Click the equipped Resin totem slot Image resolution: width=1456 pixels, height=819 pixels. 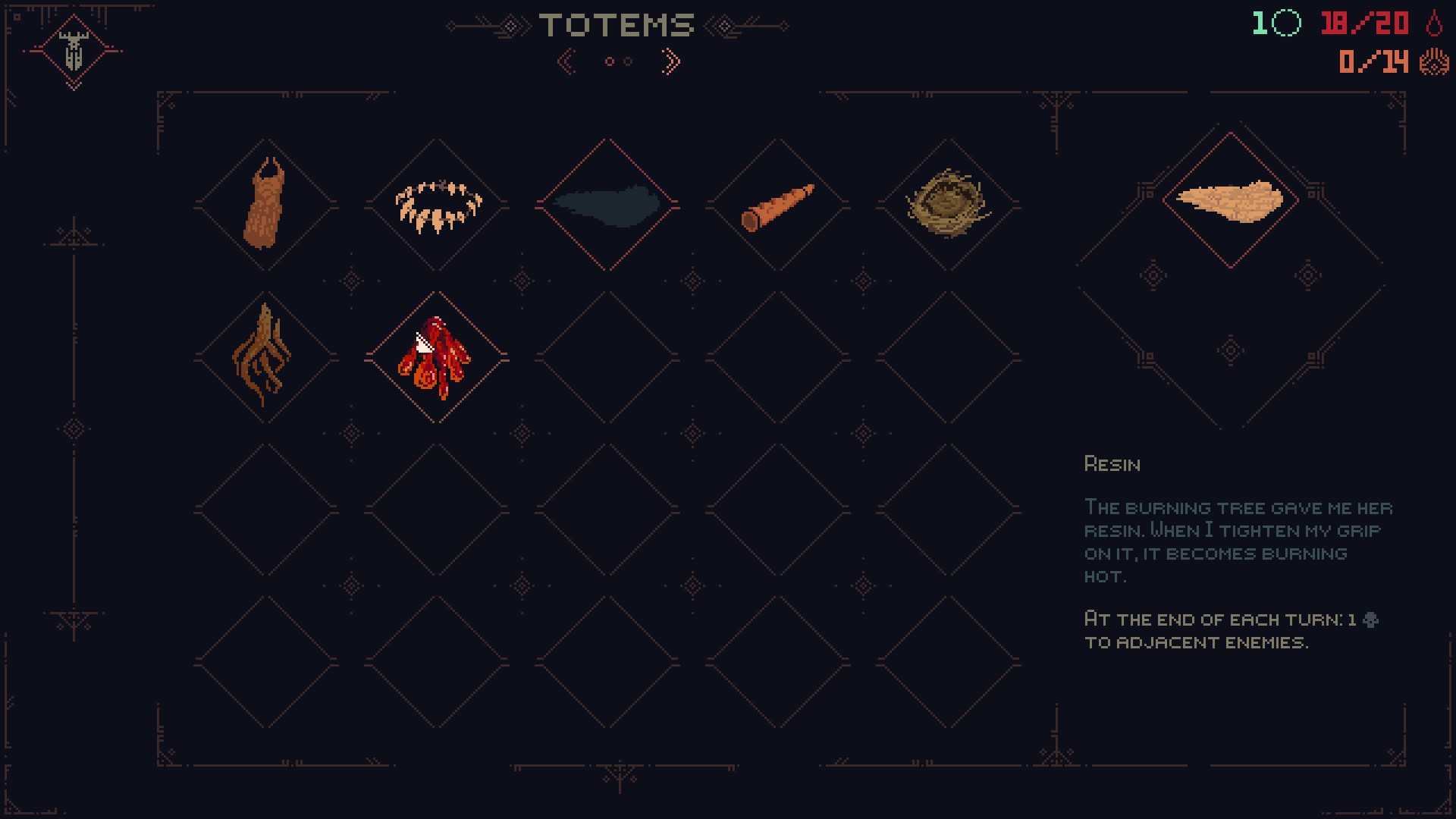click(1230, 200)
